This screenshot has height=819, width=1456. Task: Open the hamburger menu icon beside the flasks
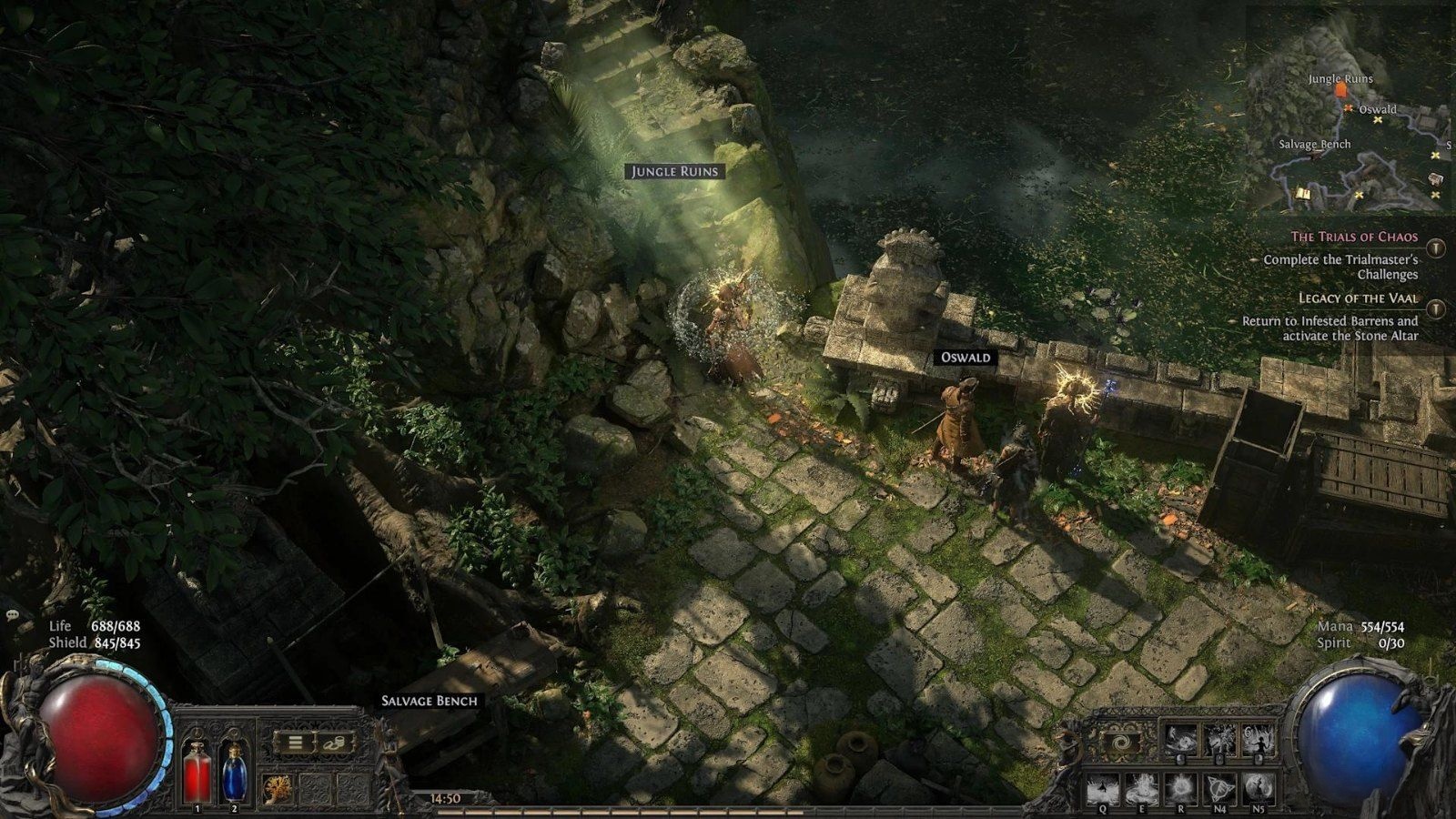294,742
